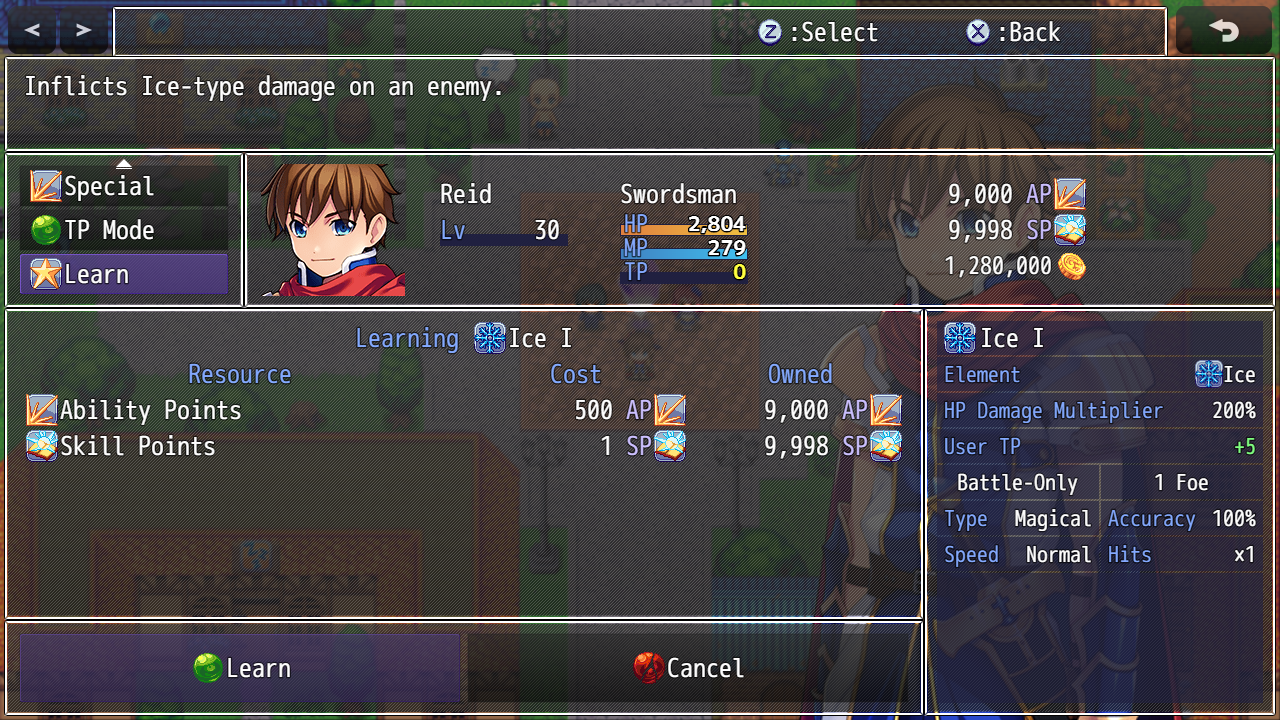Confirm with the Learn button
Screen dimensions: 1280x720
point(240,668)
